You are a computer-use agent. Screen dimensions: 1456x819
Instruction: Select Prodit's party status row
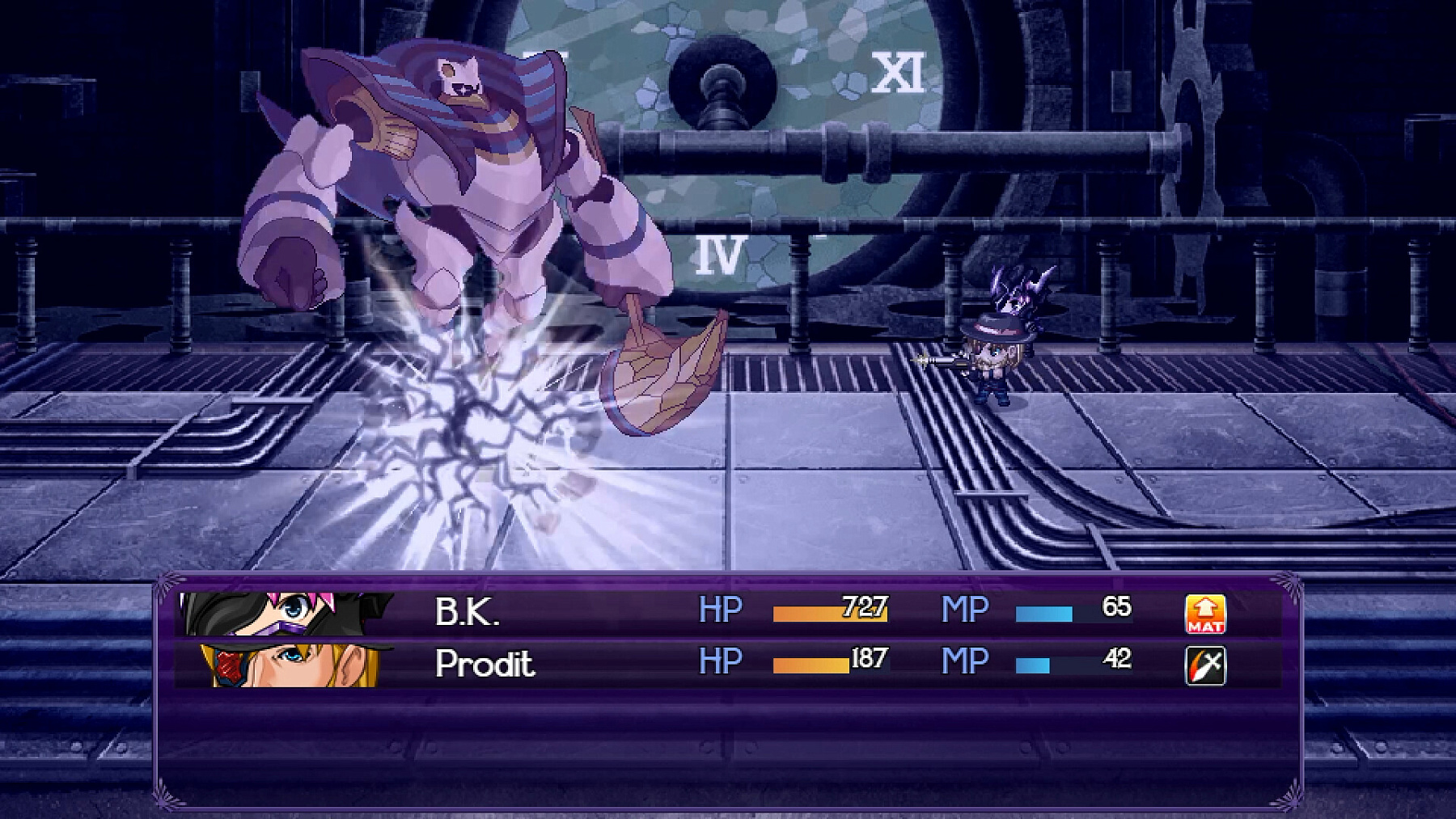728,665
